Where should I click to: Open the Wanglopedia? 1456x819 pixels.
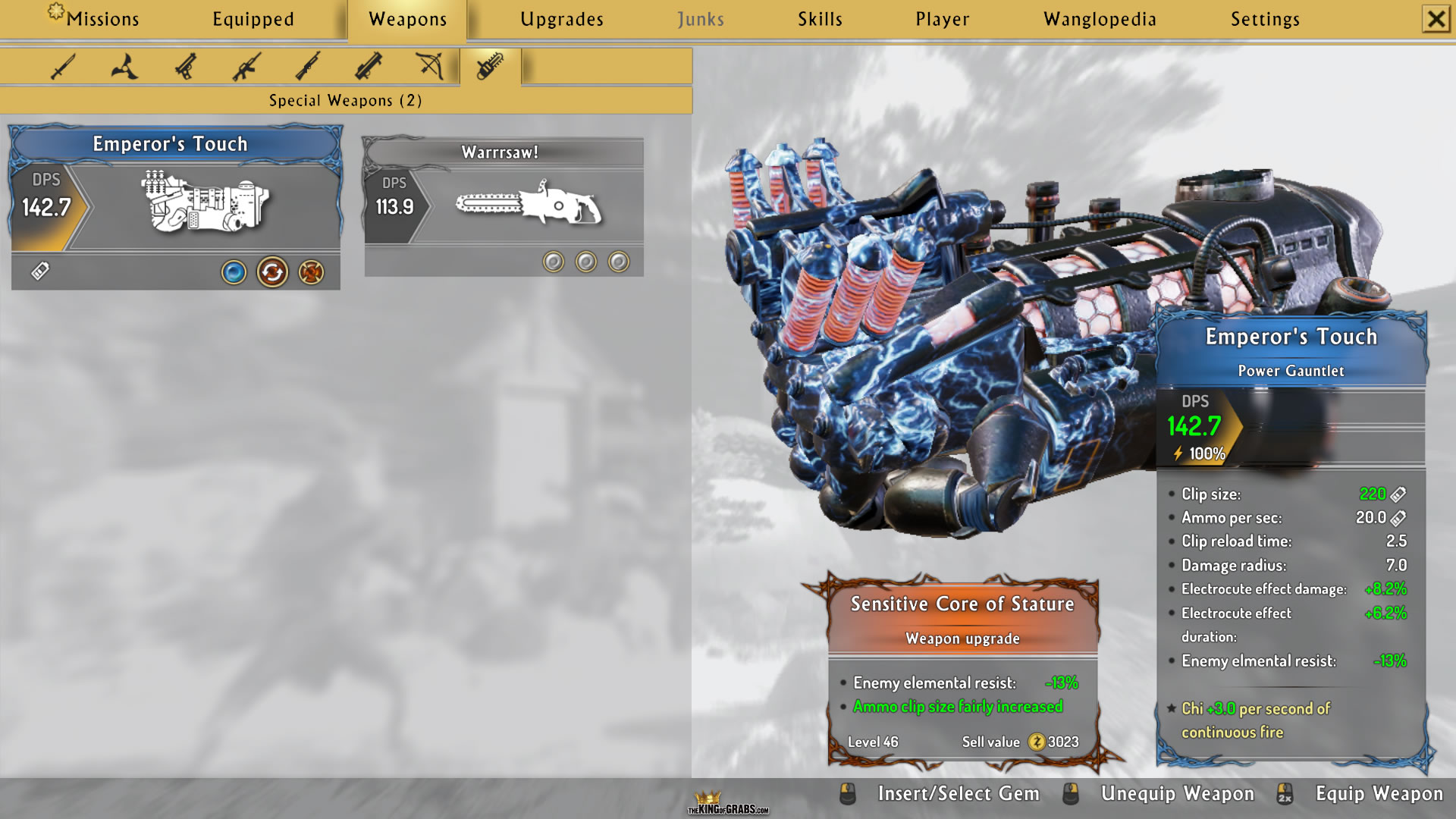click(x=1100, y=19)
